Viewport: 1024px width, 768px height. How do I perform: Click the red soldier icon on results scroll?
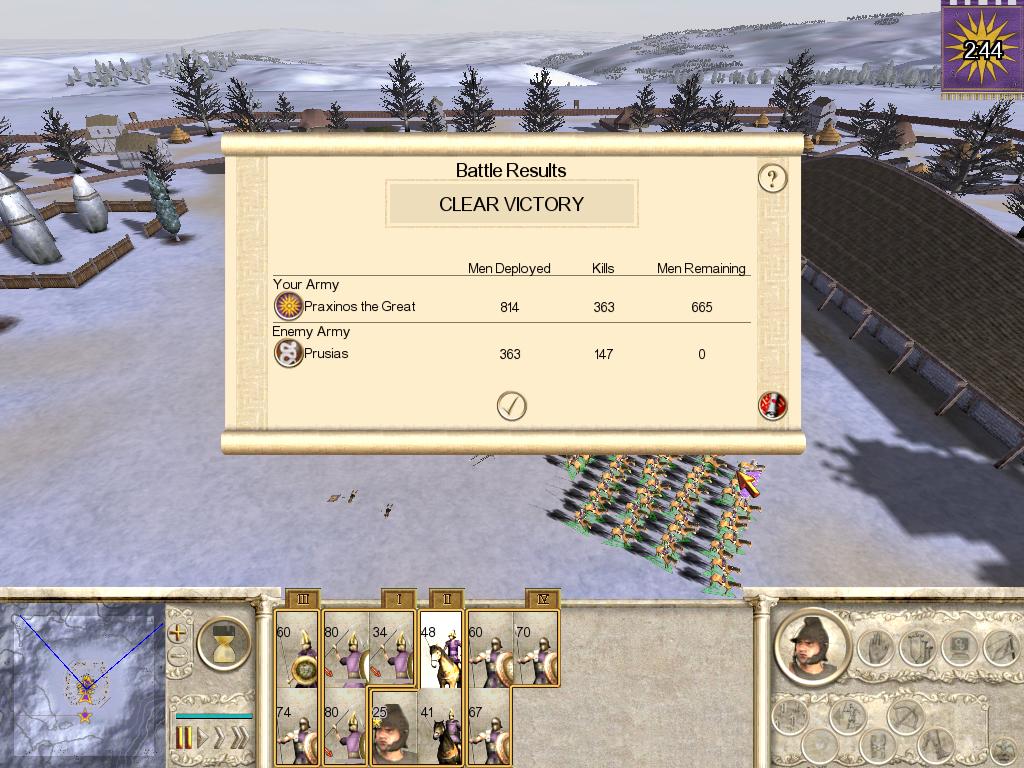point(772,405)
